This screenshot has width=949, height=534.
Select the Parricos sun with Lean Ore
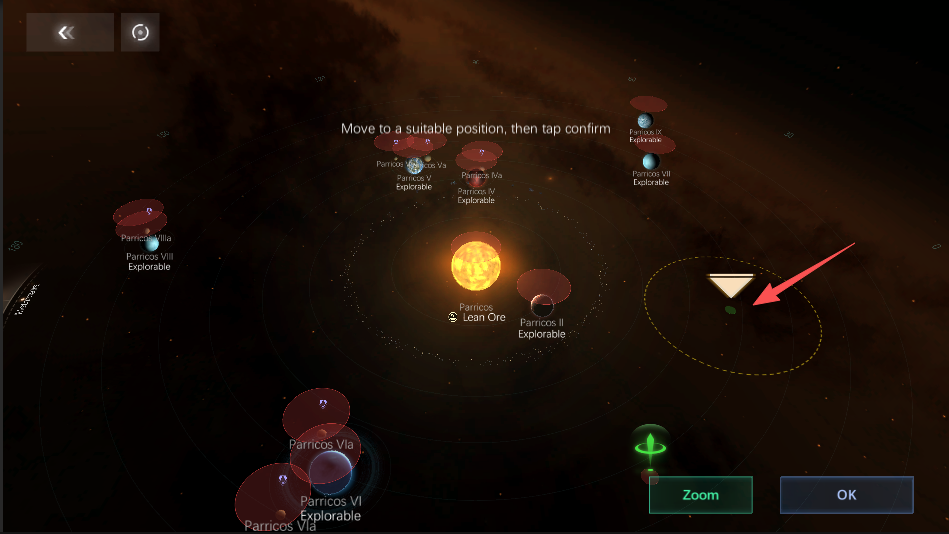pyautogui.click(x=475, y=263)
